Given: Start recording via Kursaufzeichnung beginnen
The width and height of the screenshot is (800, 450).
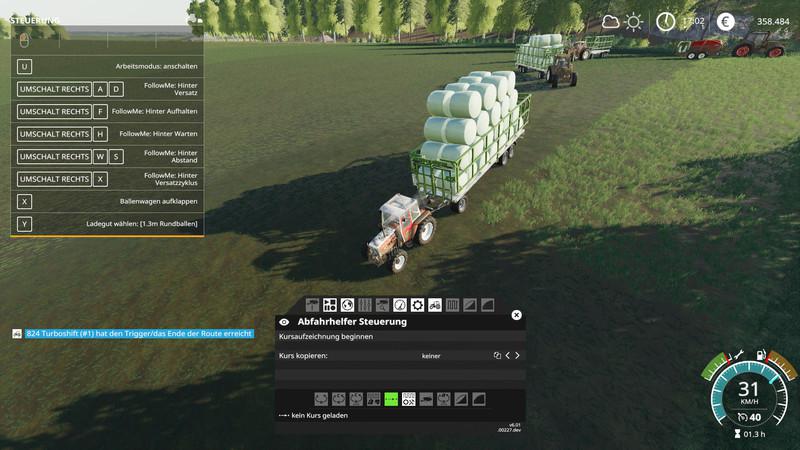Looking at the screenshot, I should [x=326, y=337].
